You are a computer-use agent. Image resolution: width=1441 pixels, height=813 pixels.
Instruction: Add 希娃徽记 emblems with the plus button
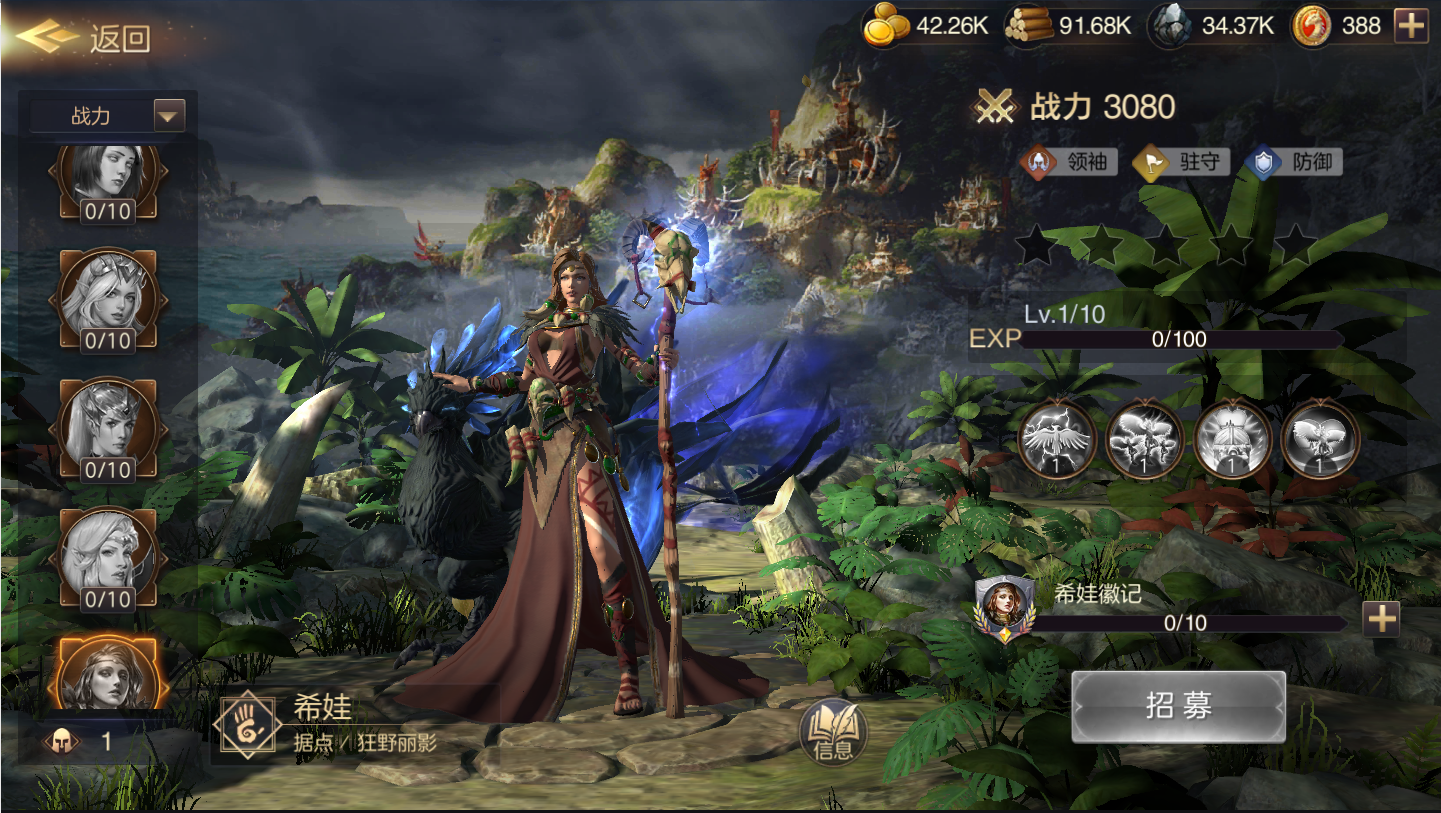[1381, 620]
